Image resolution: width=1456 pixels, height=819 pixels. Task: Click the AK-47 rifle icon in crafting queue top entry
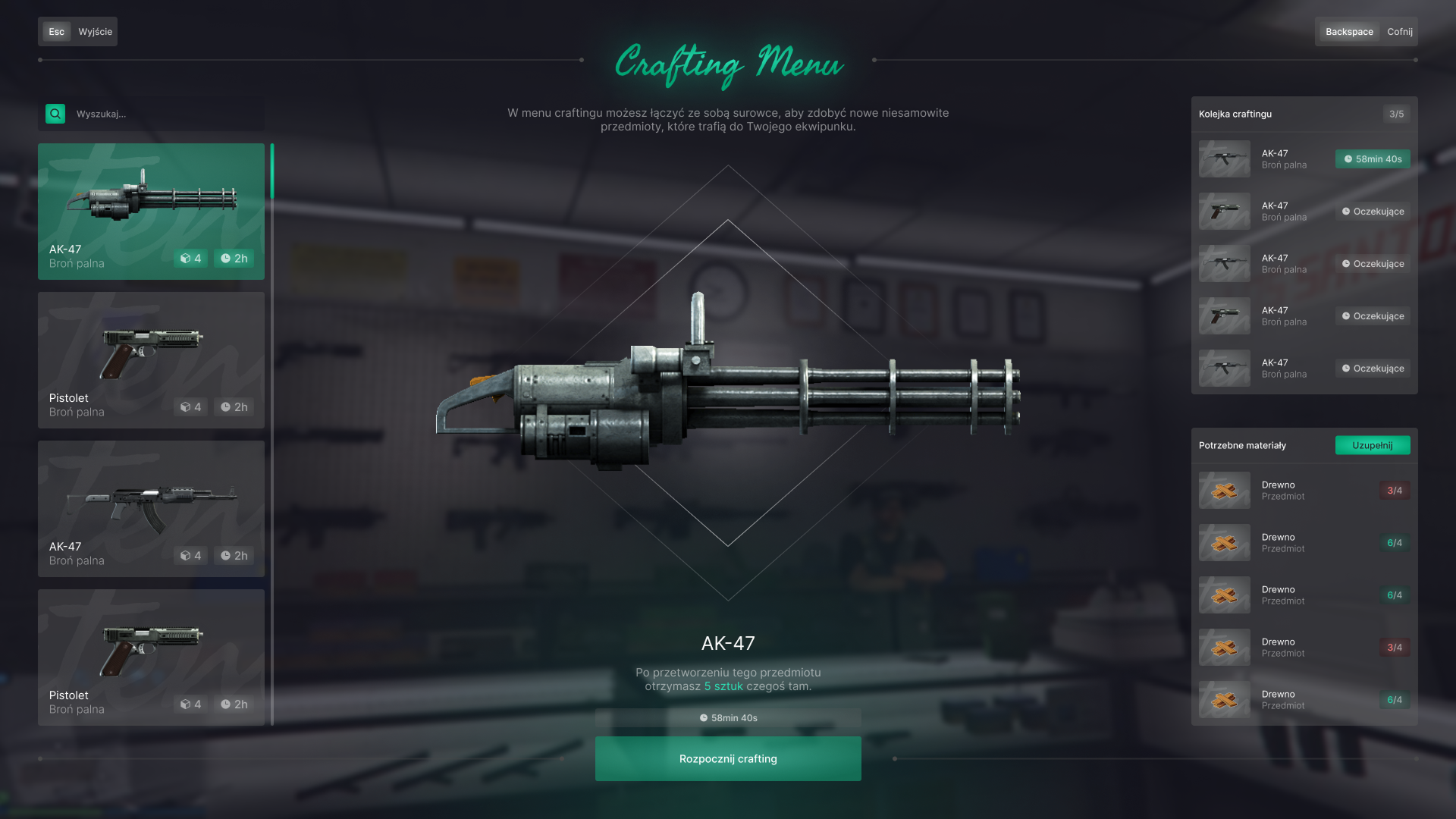1224,158
